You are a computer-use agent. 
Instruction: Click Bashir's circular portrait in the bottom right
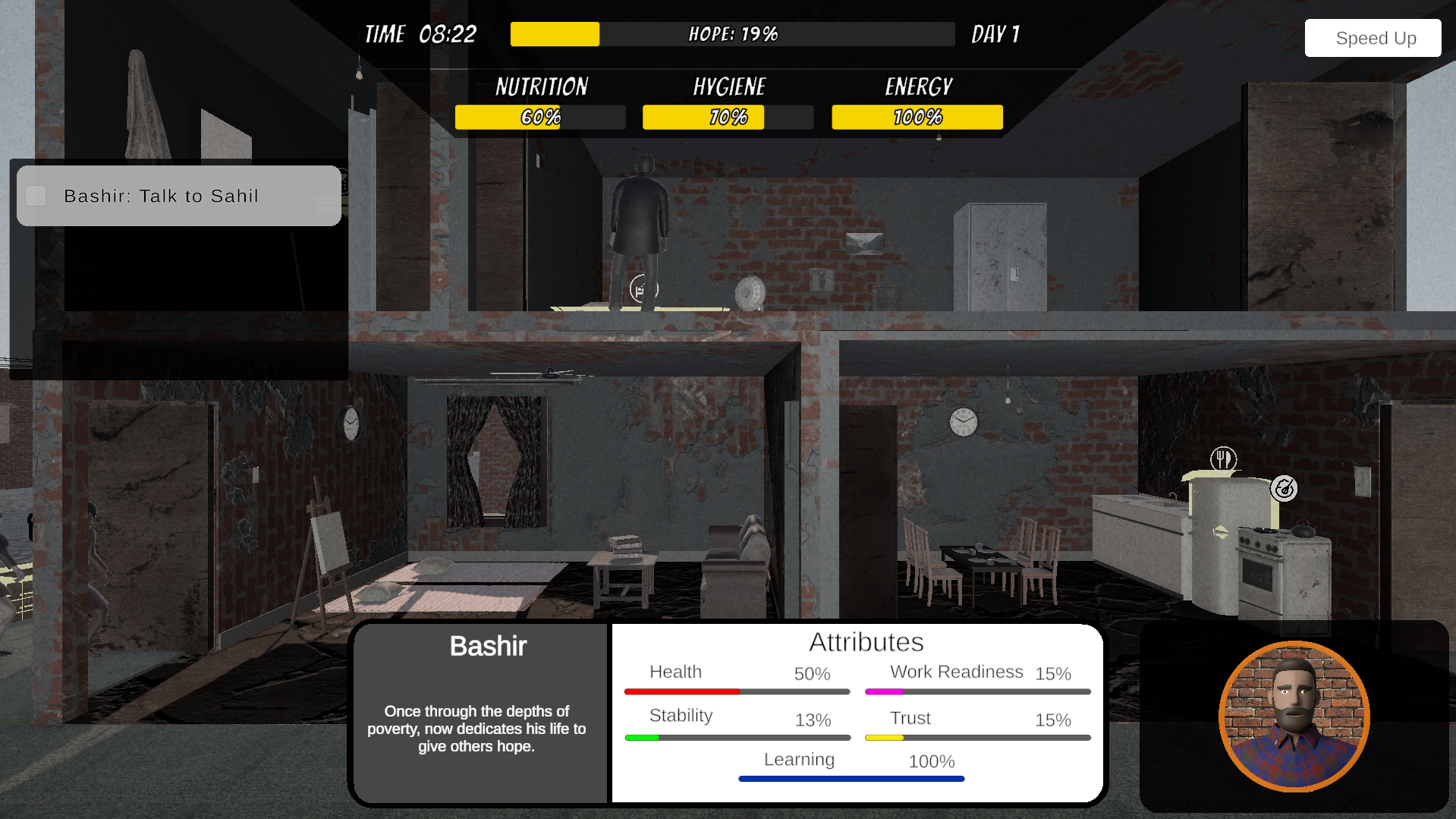coord(1294,717)
